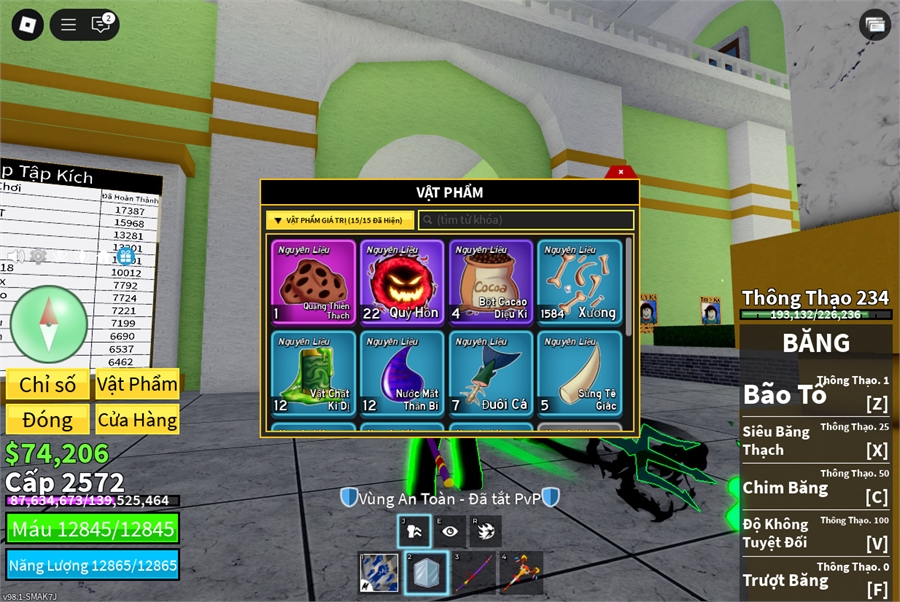Open the Vật Phẩm Giá Trị filter dropdown
This screenshot has height=602, width=900.
coord(339,220)
